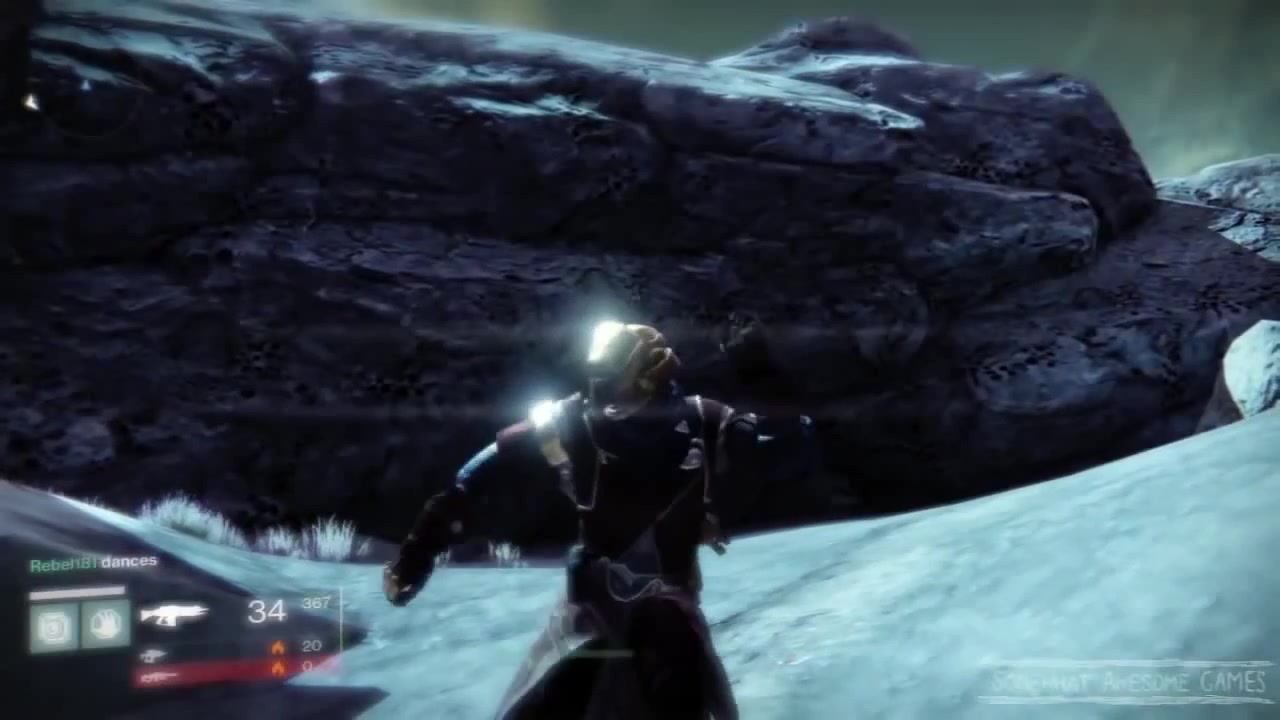Activate the melee hand ability icon
The height and width of the screenshot is (720, 1280).
point(105,625)
